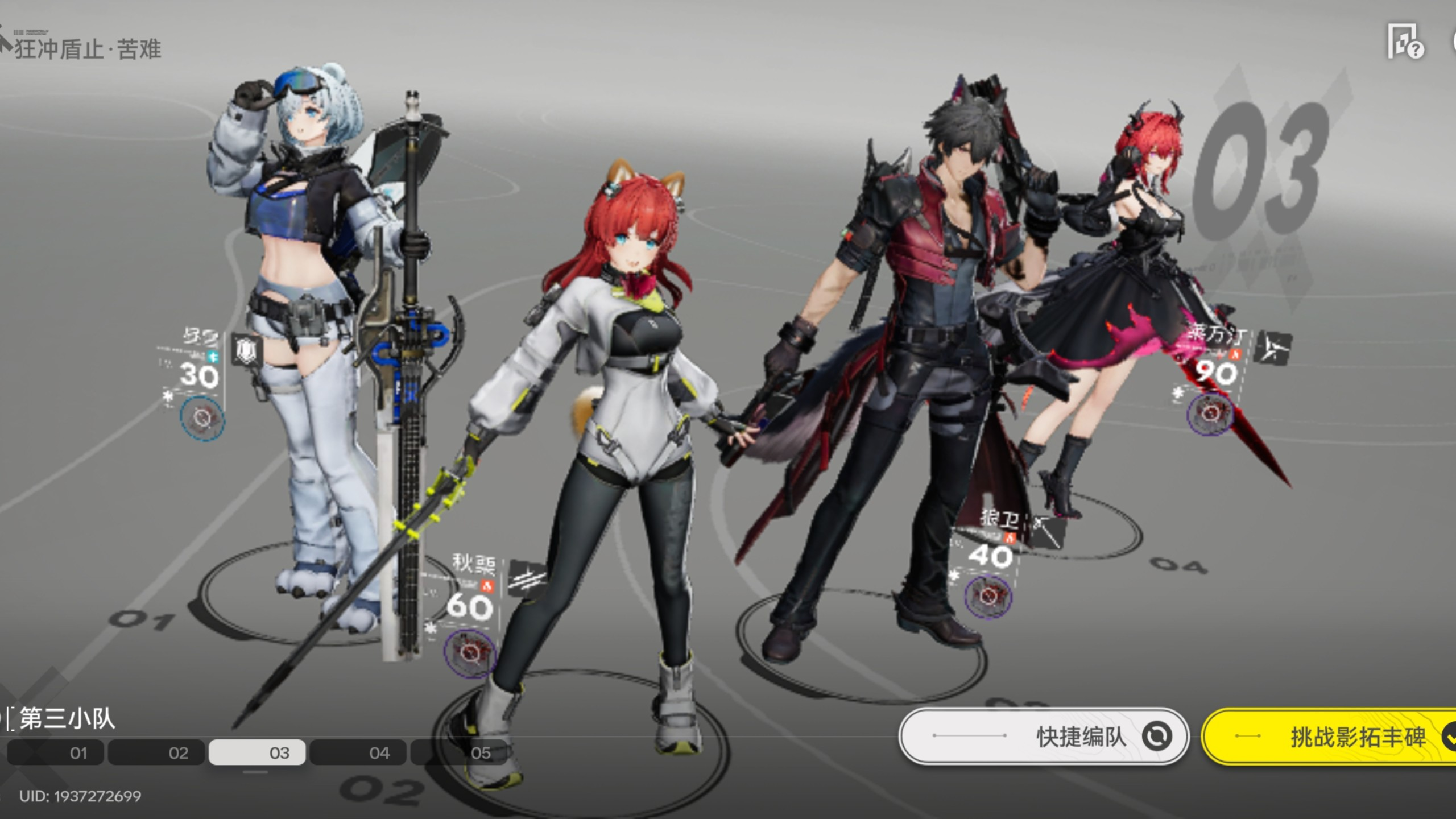Click the level 30 operator's round equipment icon
The width and height of the screenshot is (1456, 819).
pyautogui.click(x=202, y=419)
